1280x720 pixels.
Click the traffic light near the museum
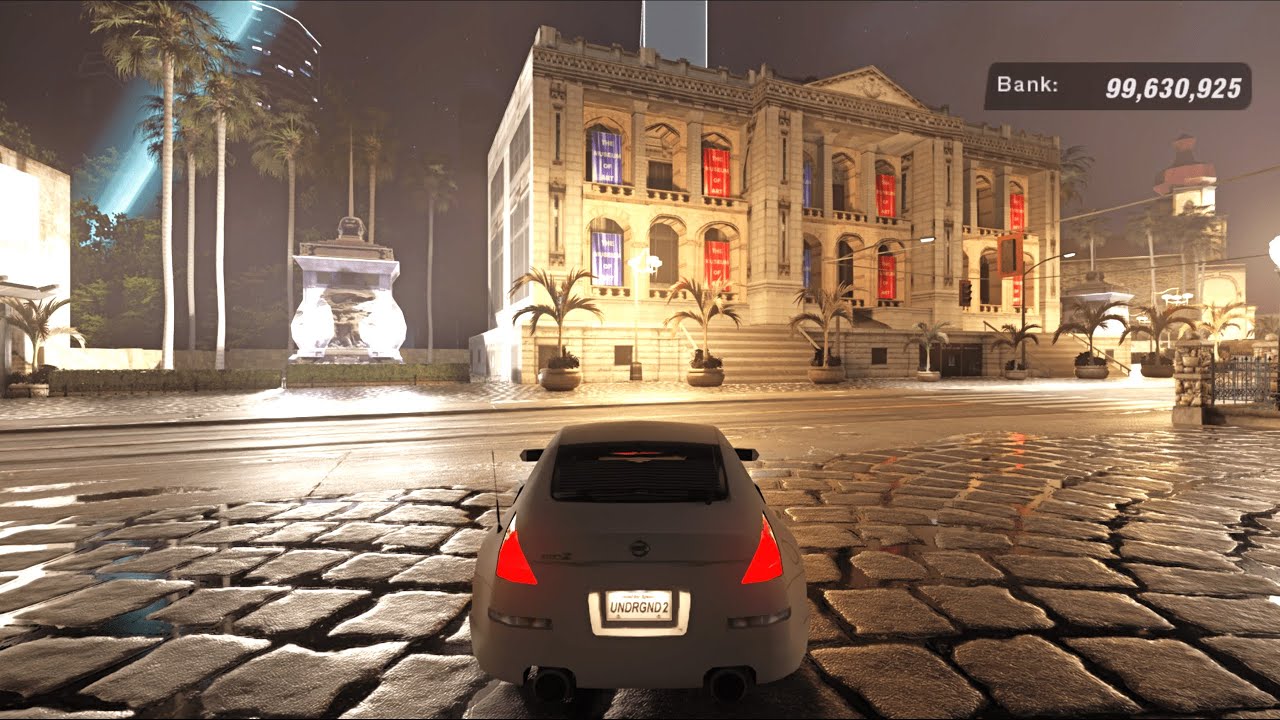tap(967, 293)
